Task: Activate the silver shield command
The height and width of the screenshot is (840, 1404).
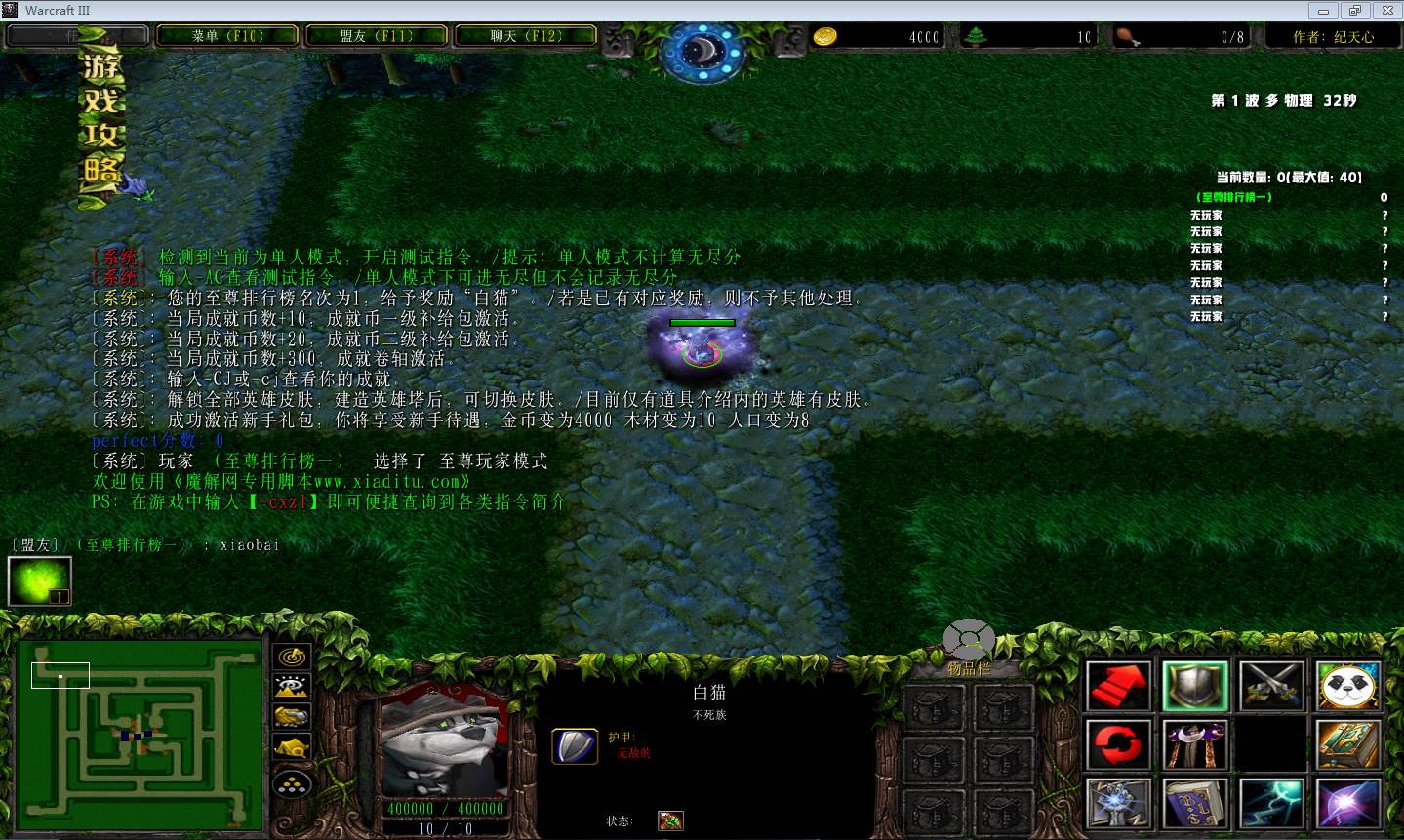Action: [1195, 686]
